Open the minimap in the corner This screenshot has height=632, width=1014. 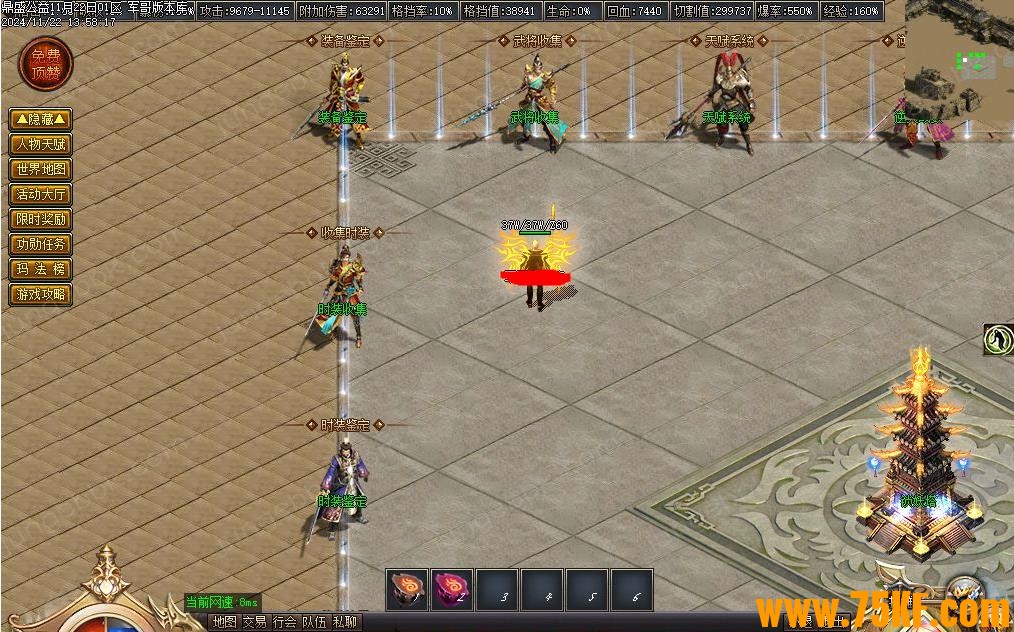[x=959, y=58]
